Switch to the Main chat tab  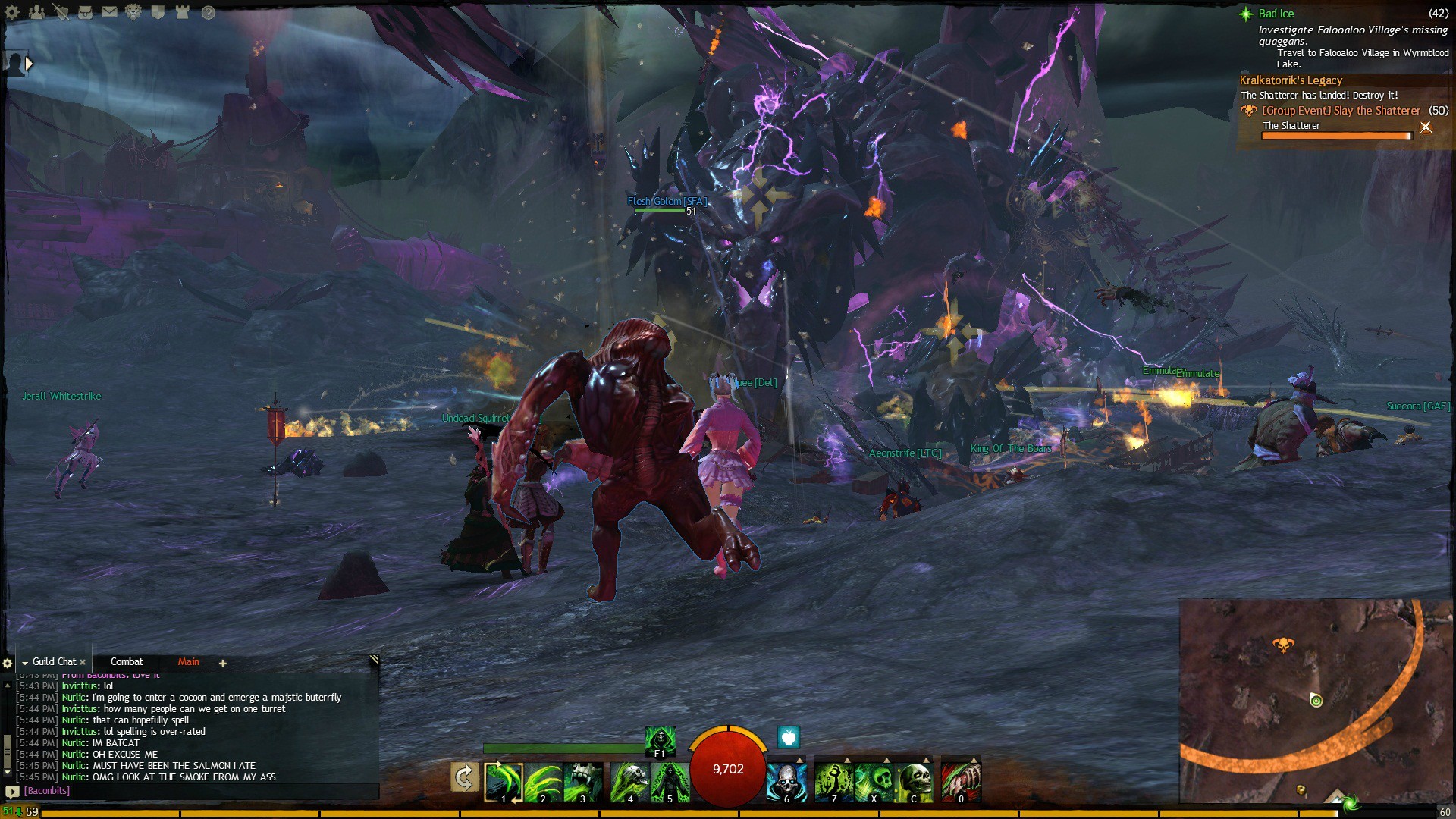[188, 662]
